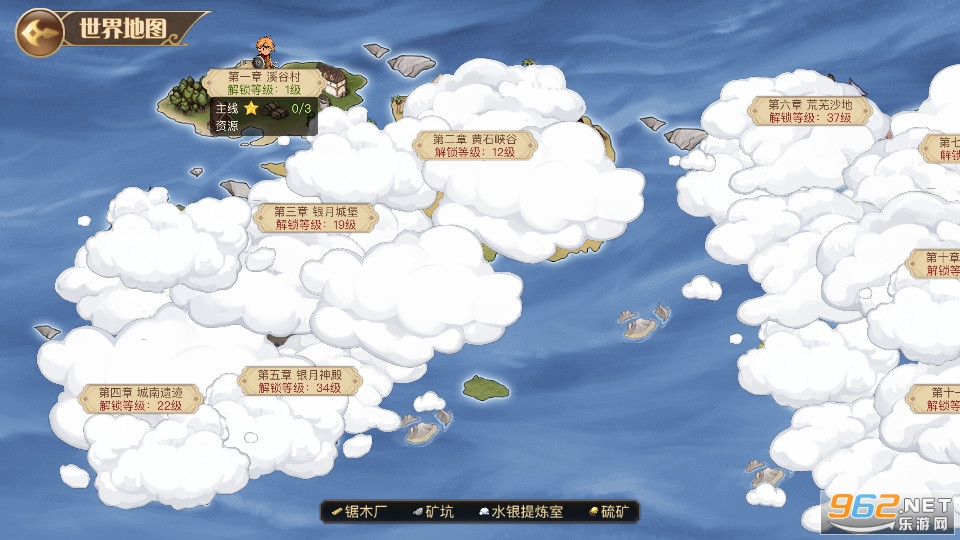Toggle the 硫矿 sulfur mine filter
The image size is (960, 540).
(608, 512)
